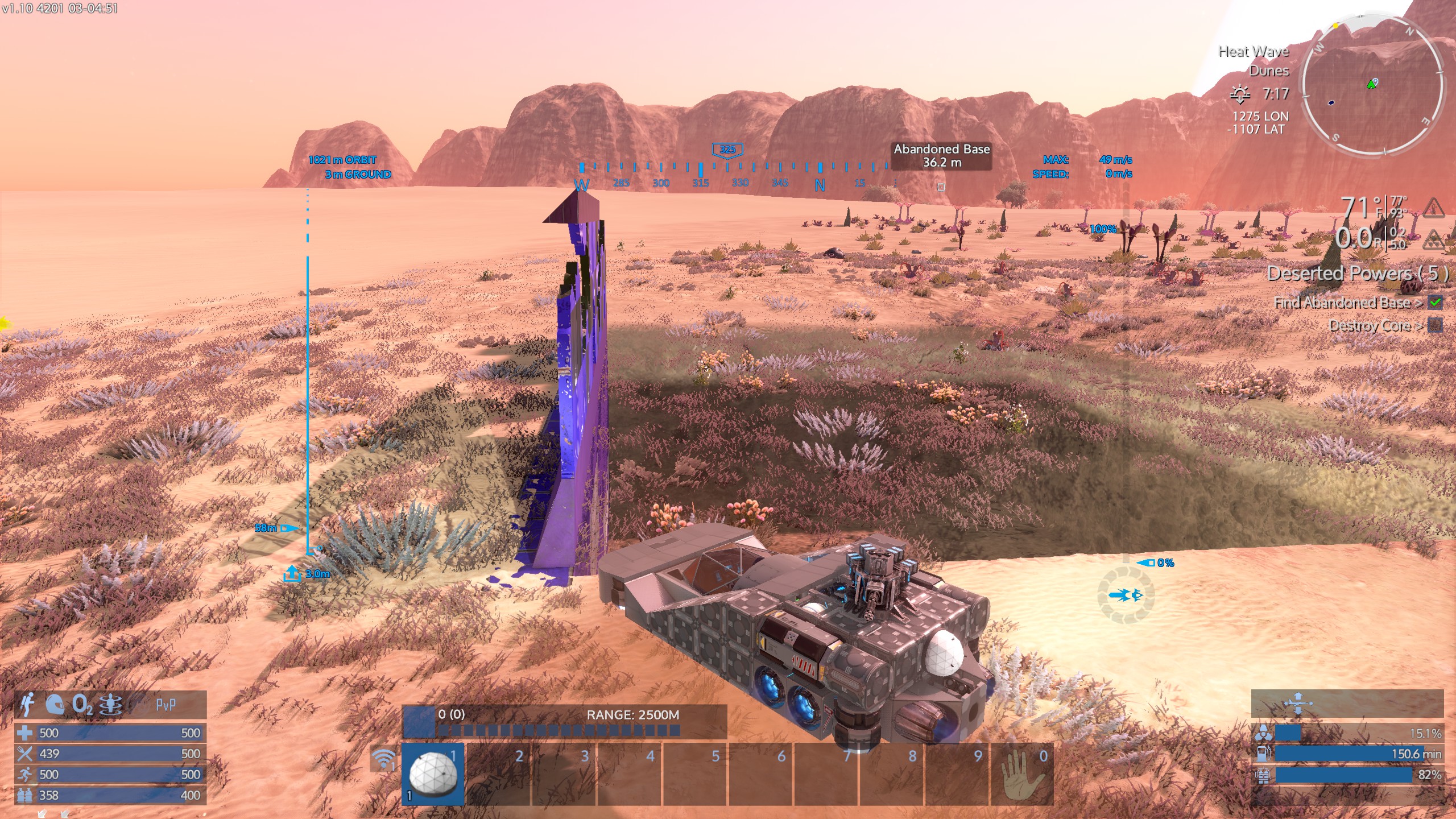This screenshot has width=1456, height=819.
Task: Click the PvP status indicator
Action: click(166, 705)
